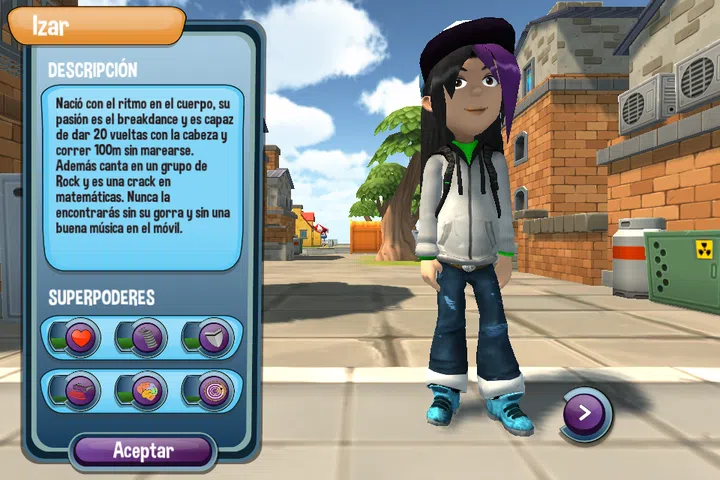Select the red heart superpower icon

80,338
